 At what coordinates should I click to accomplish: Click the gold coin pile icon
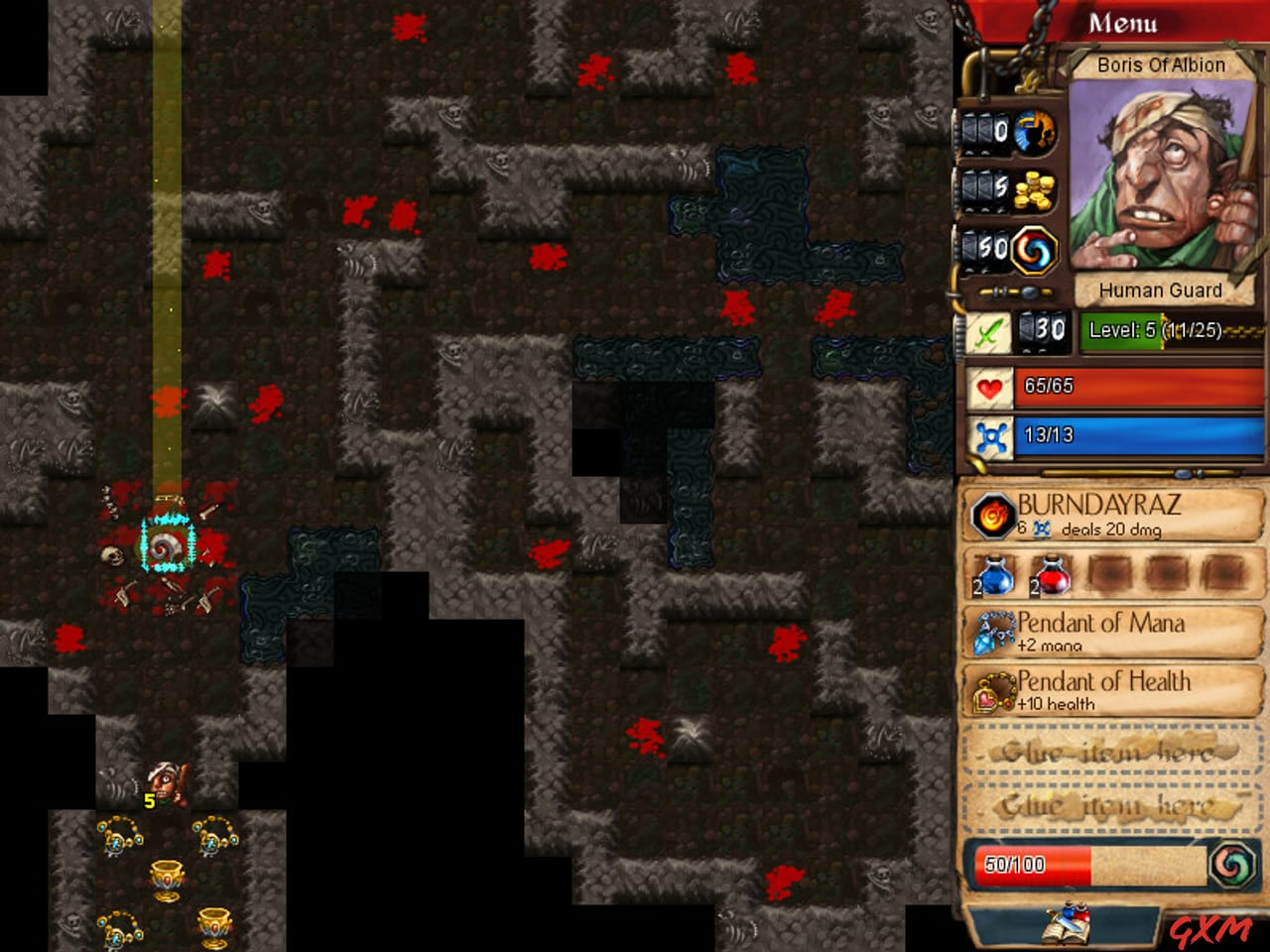(1033, 190)
